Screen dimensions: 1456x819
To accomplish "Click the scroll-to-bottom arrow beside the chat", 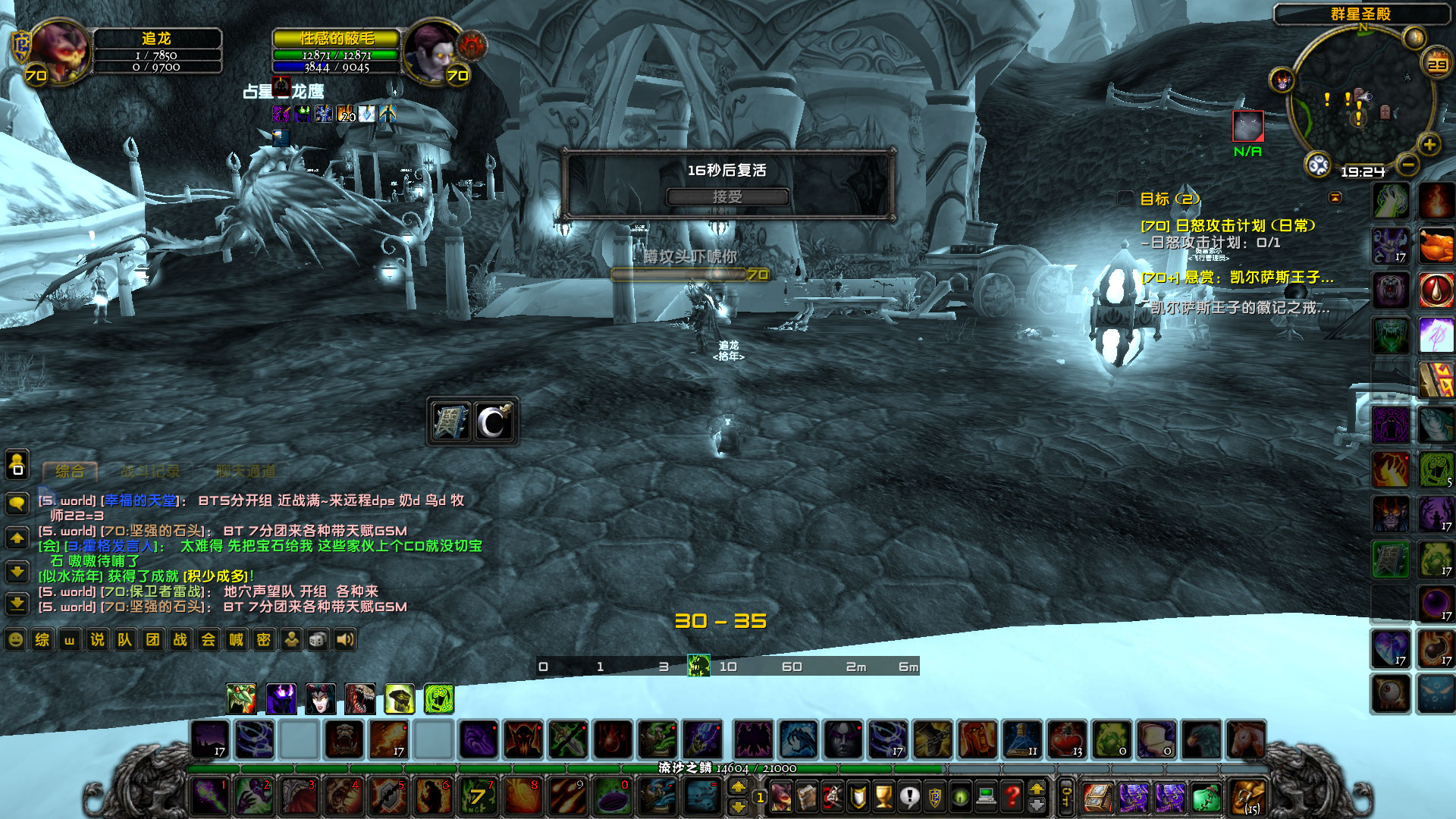I will click(17, 604).
